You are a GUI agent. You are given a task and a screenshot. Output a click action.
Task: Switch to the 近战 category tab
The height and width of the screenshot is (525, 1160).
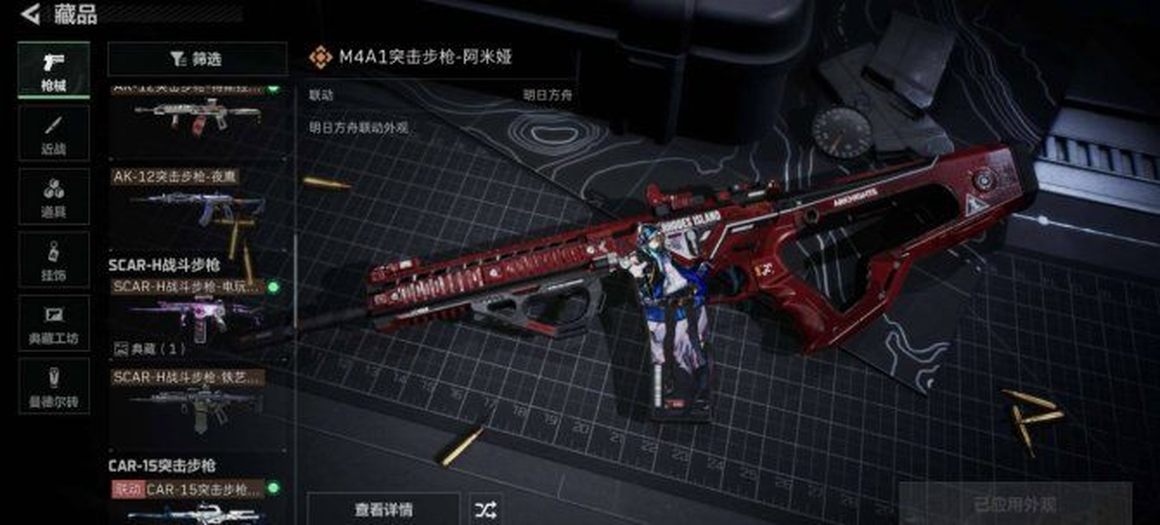tap(53, 134)
